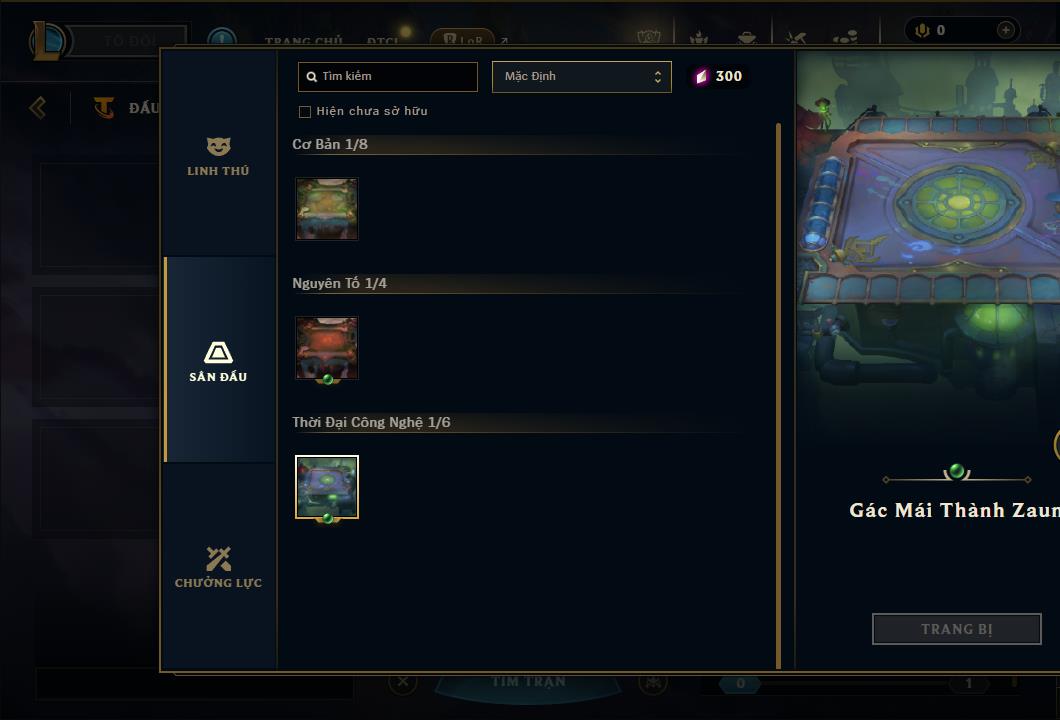Screen dimensions: 1060x720
Task: Go back with the arrow button
Action: [38, 107]
